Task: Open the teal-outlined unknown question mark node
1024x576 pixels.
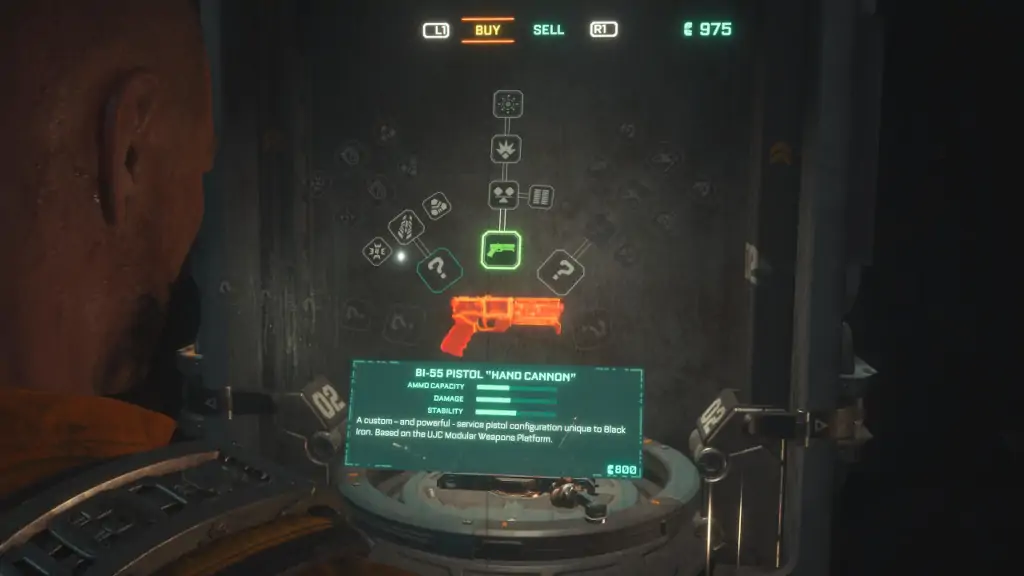Action: coord(438,270)
